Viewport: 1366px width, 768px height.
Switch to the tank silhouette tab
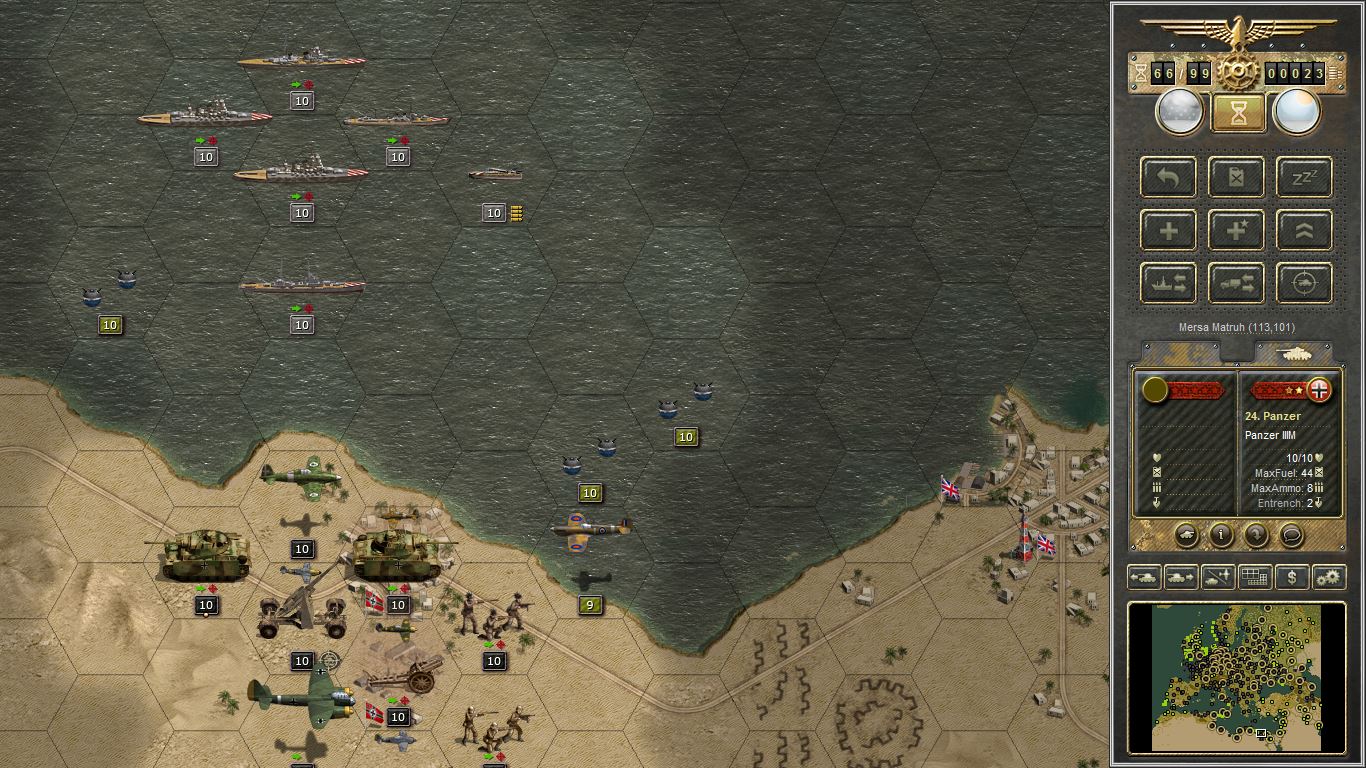(x=1294, y=353)
